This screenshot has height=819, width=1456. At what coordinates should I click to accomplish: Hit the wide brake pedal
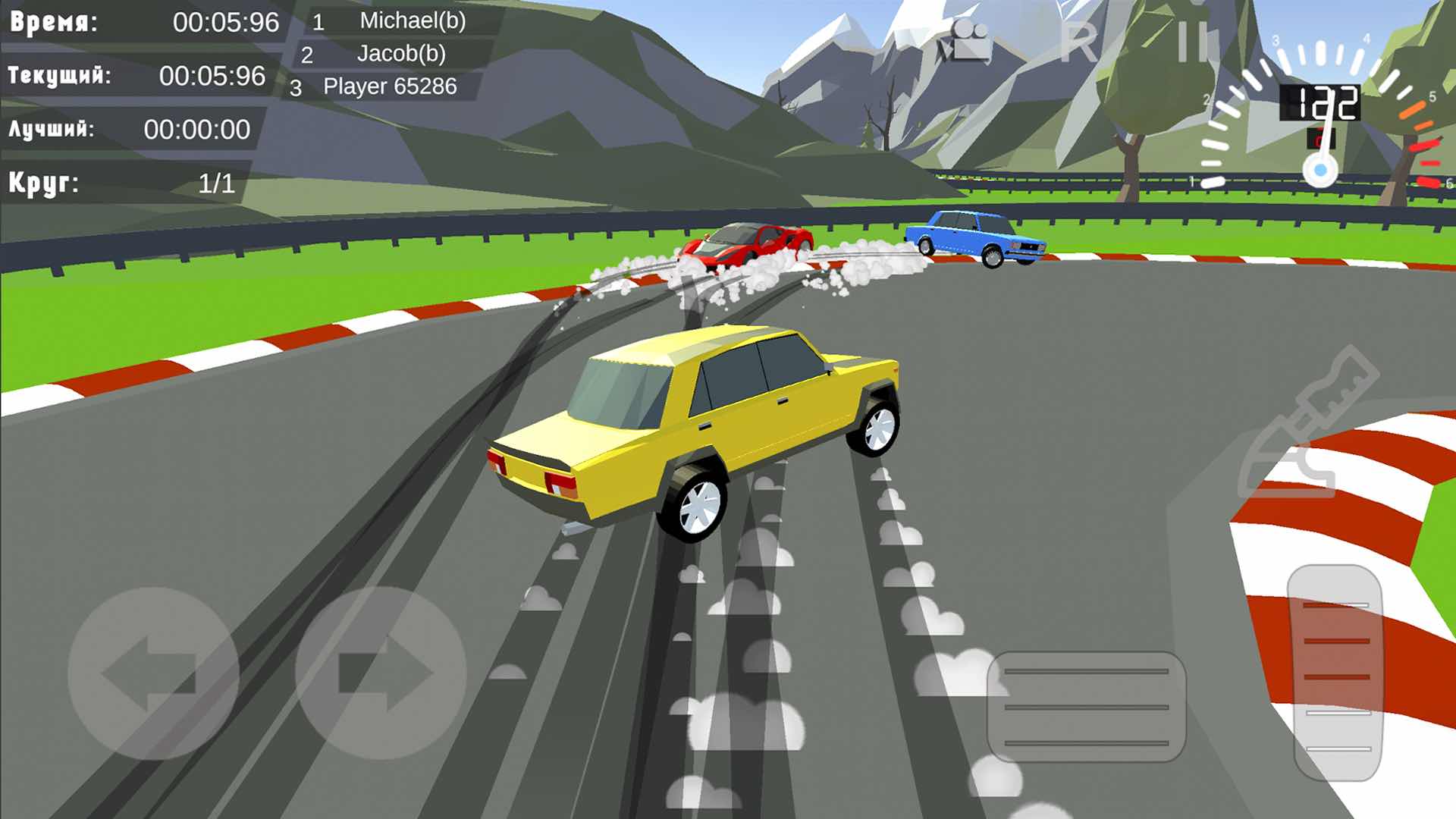pos(1086,707)
